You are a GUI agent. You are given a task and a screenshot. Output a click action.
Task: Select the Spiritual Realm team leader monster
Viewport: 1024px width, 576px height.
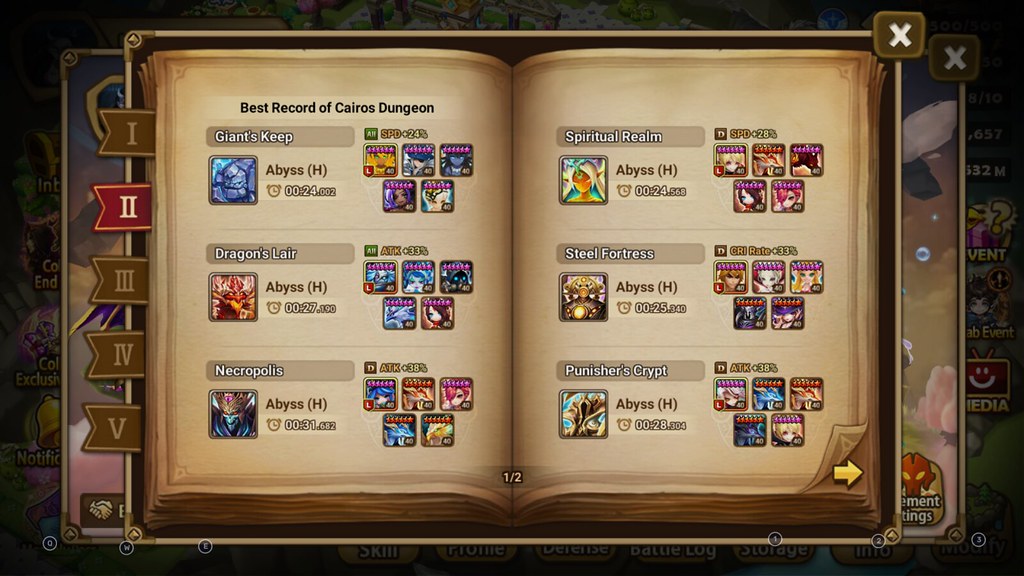tap(730, 160)
